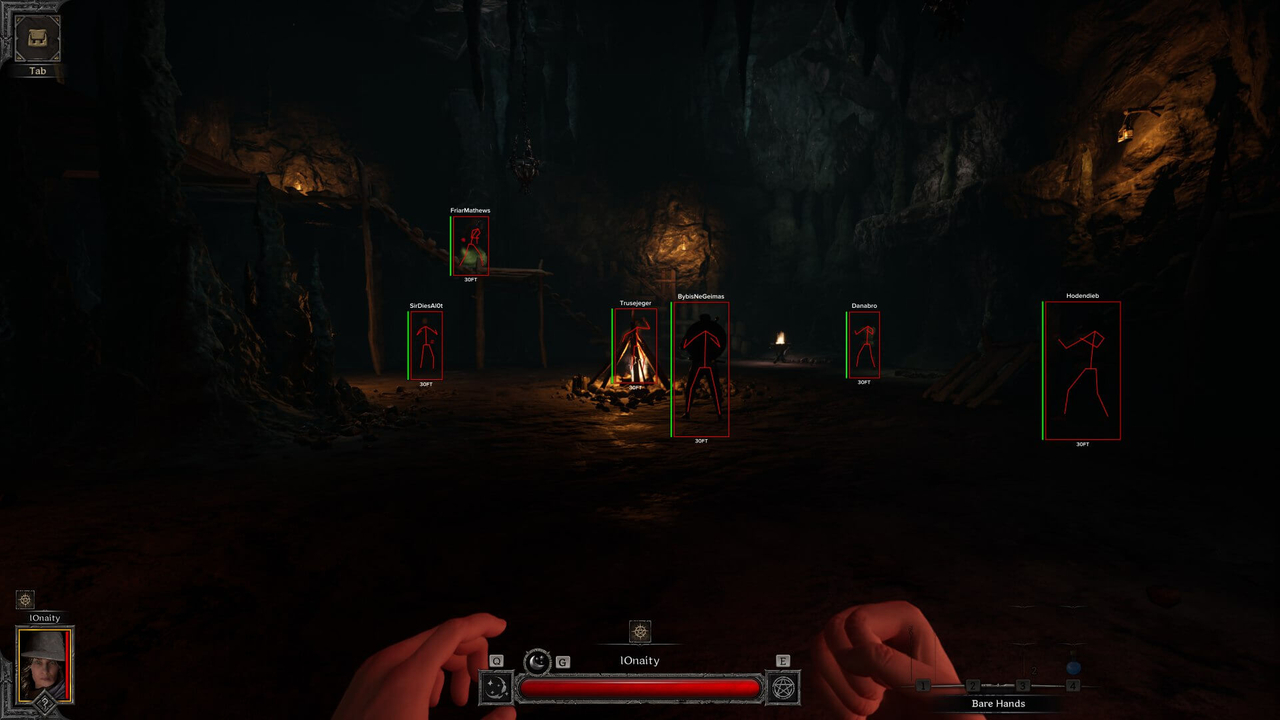This screenshot has width=1280, height=720.
Task: Click the ship-wheel emblem above IOnaity's name
Action: tap(640, 631)
